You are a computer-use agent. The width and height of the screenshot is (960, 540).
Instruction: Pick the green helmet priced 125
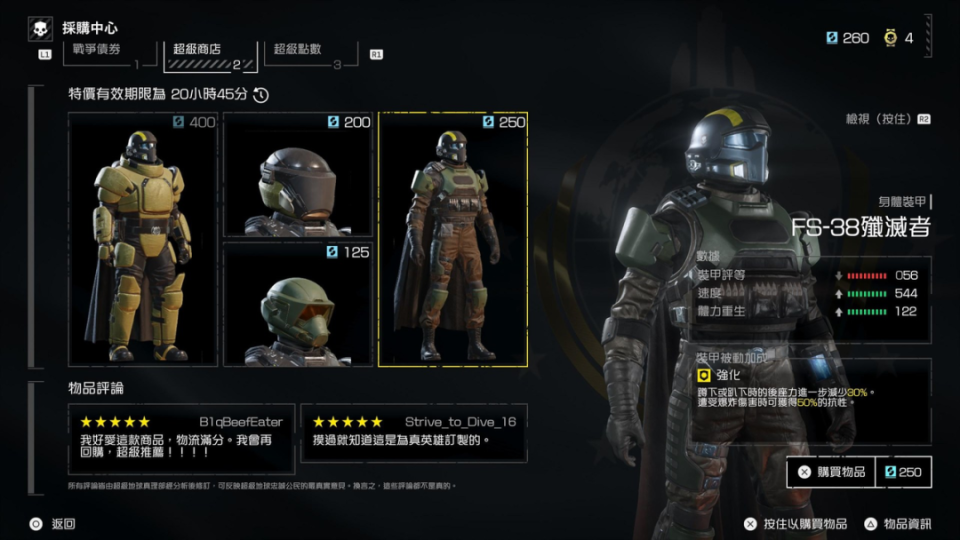[297, 304]
